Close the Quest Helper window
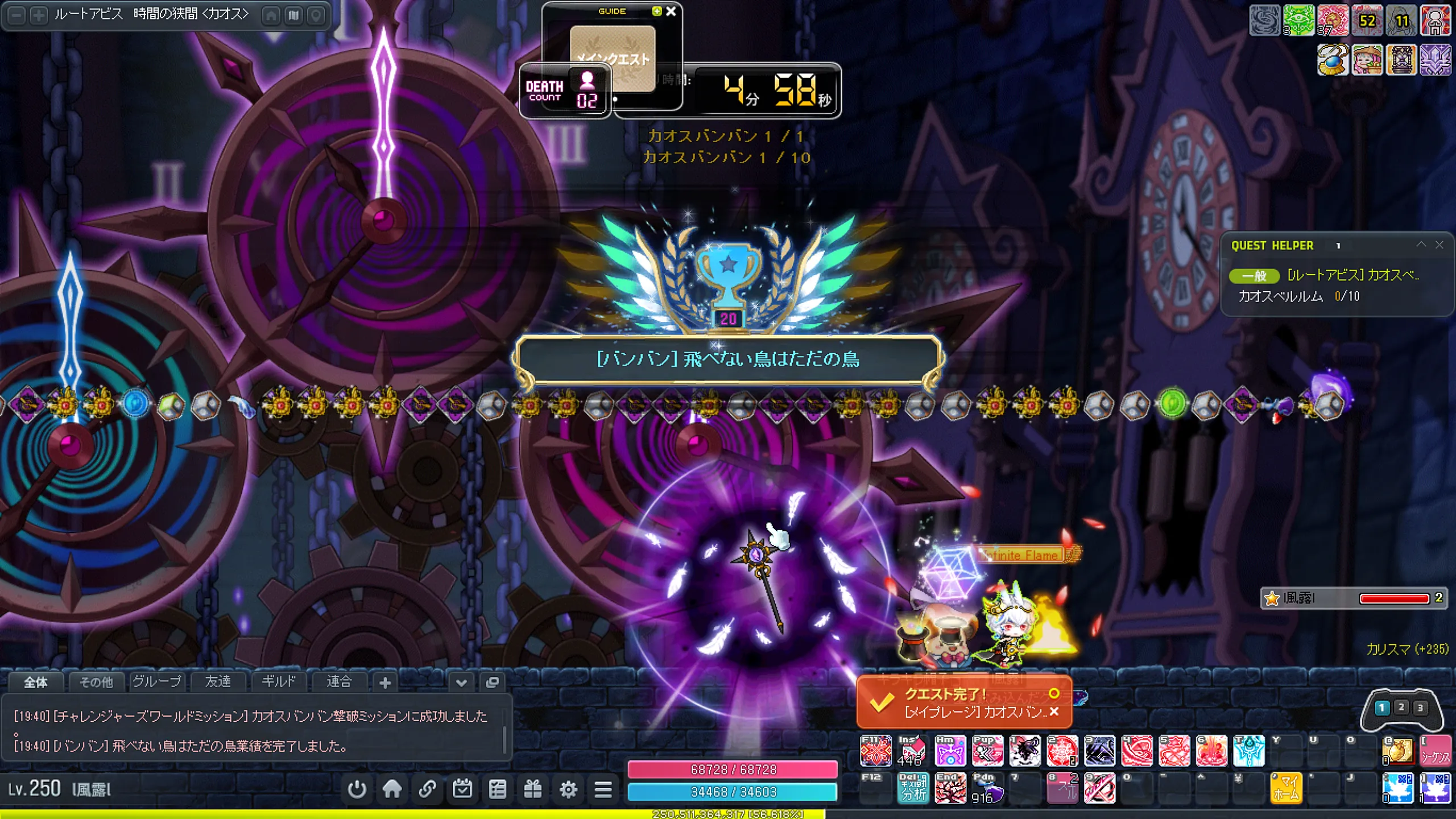 click(1439, 245)
